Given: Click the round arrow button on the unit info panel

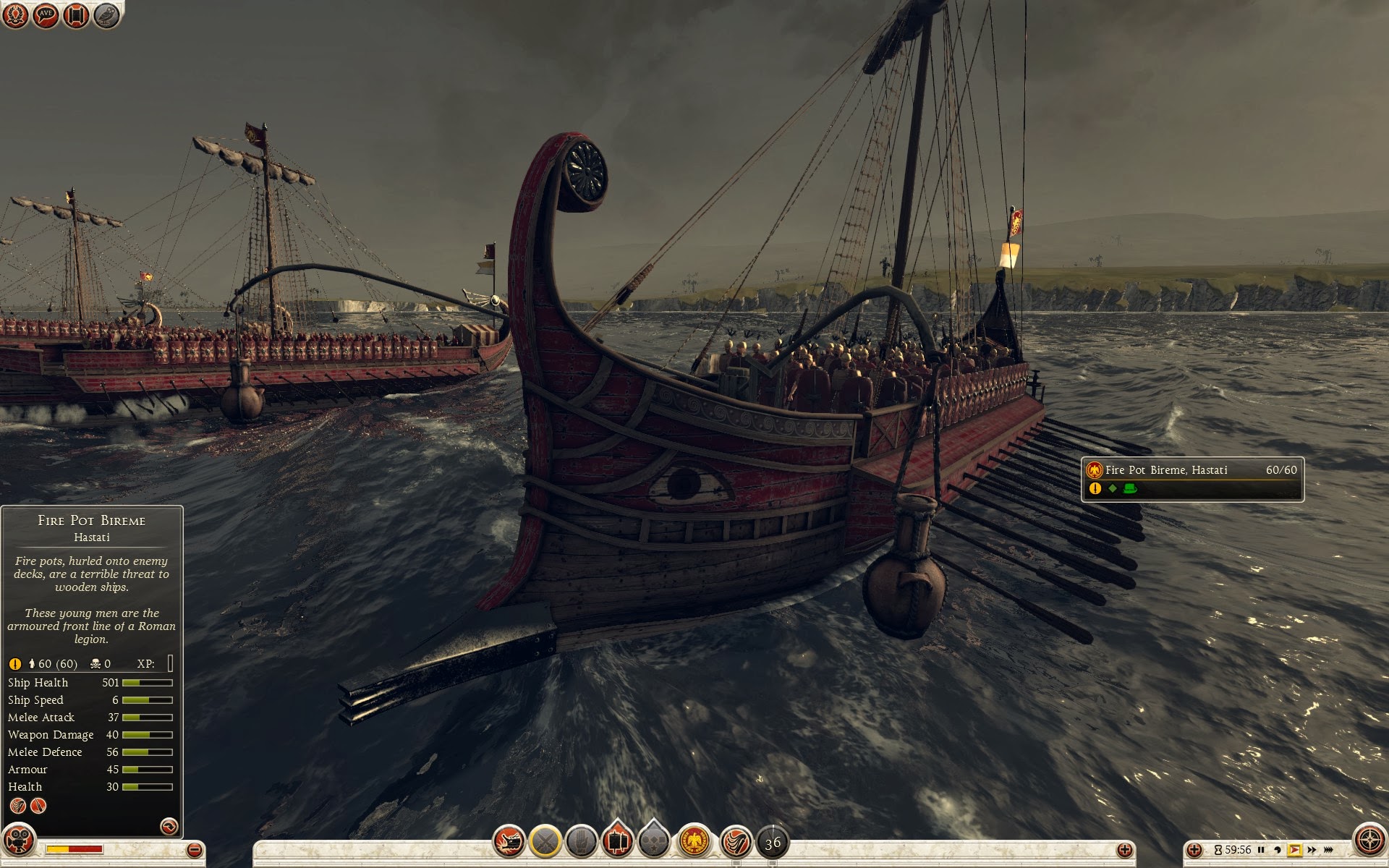Looking at the screenshot, I should tap(169, 826).
